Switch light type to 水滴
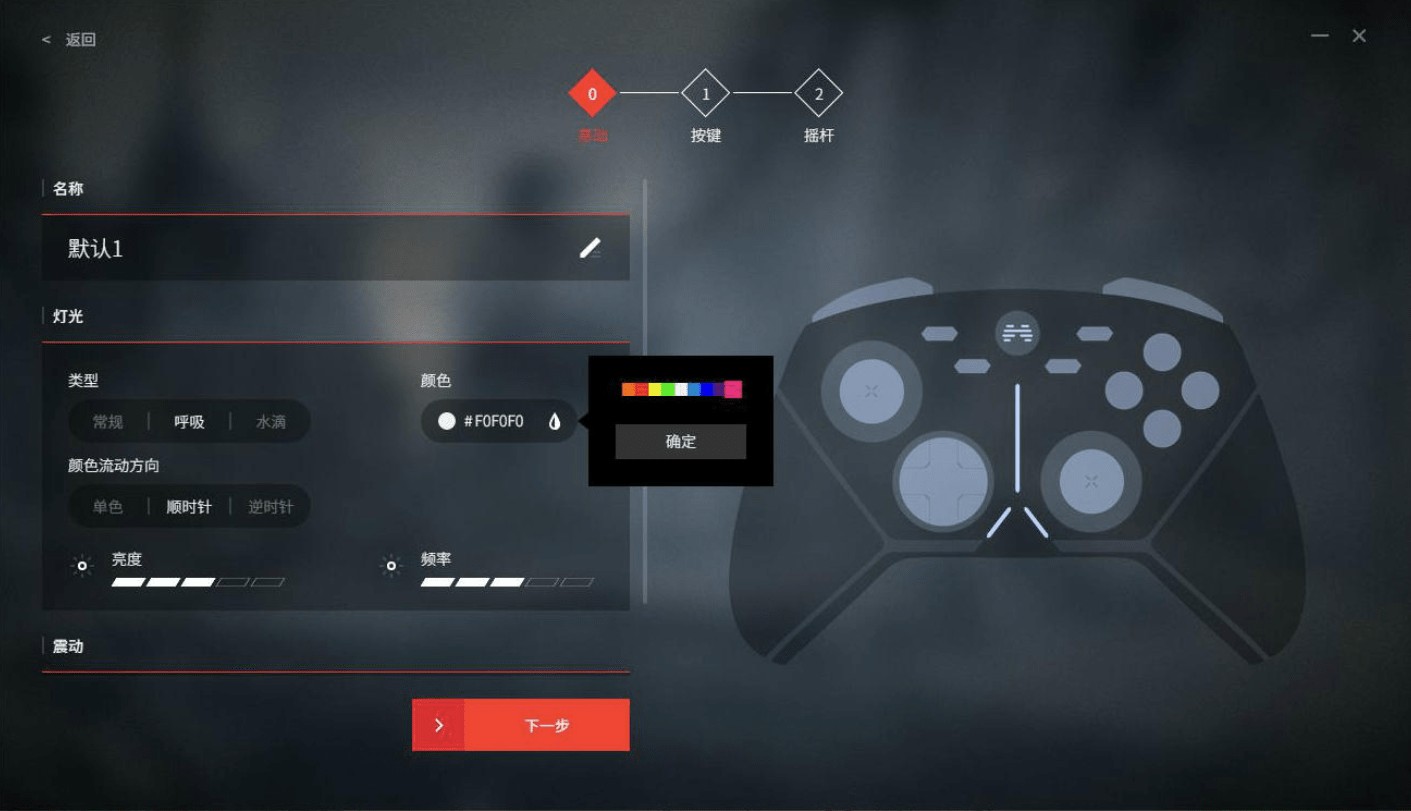Image resolution: width=1411 pixels, height=811 pixels. click(x=270, y=422)
